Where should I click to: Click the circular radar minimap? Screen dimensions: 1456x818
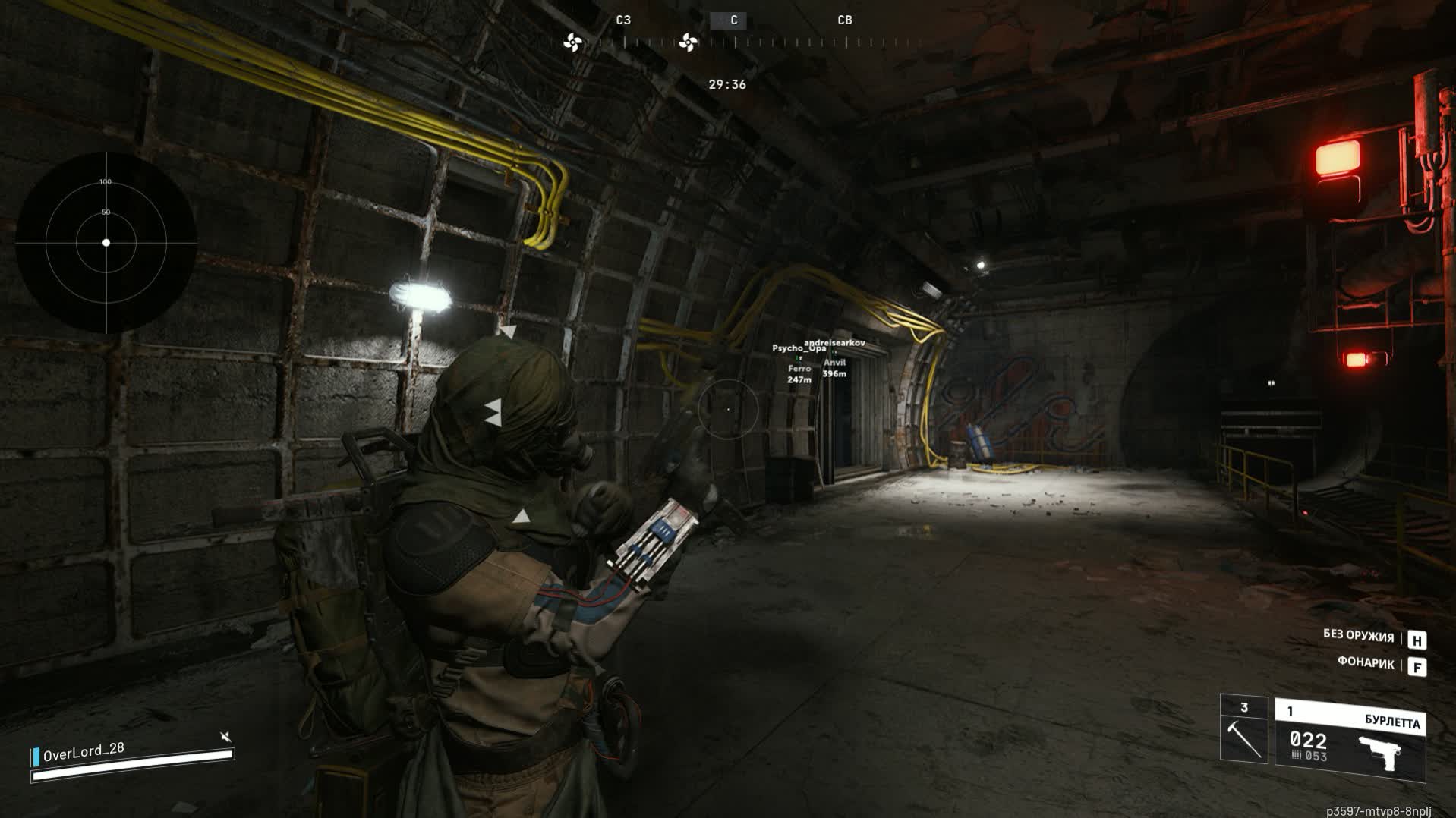pos(106,243)
